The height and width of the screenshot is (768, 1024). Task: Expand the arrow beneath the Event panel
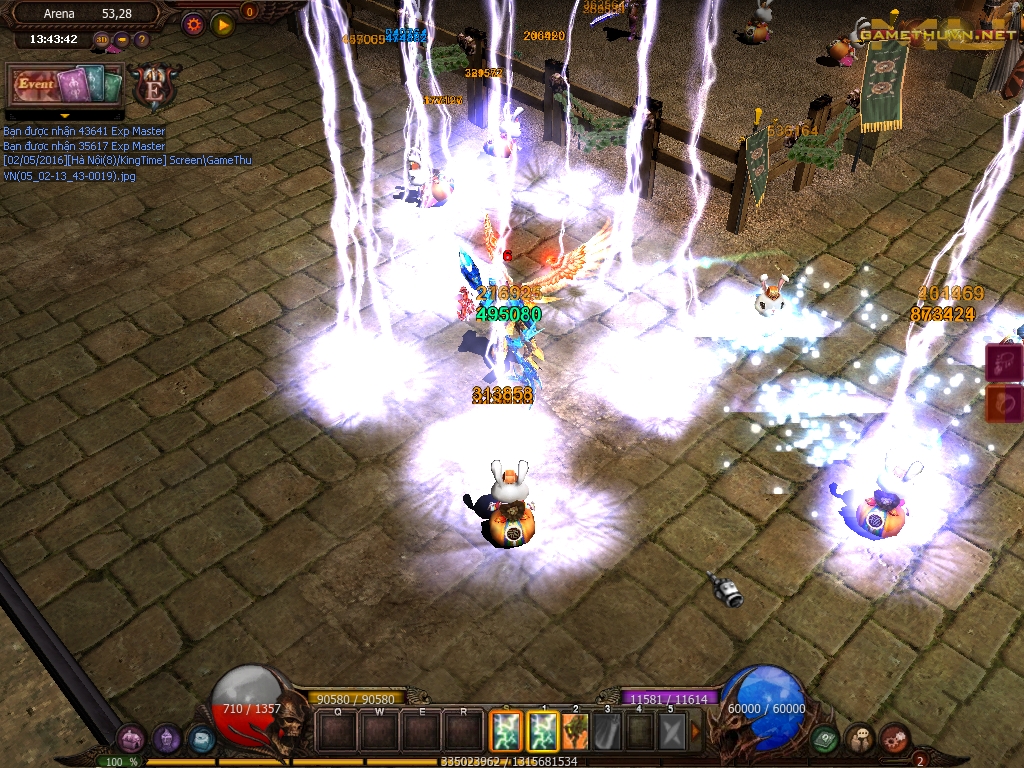(66, 115)
